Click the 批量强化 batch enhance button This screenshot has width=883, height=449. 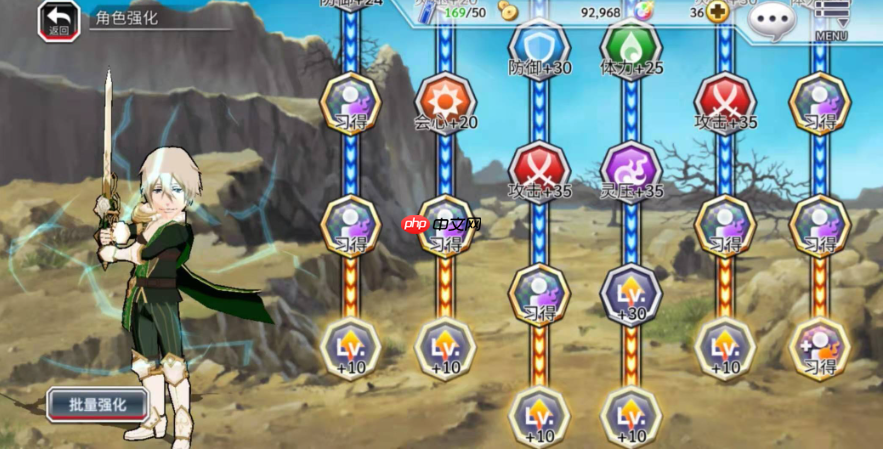[97, 404]
